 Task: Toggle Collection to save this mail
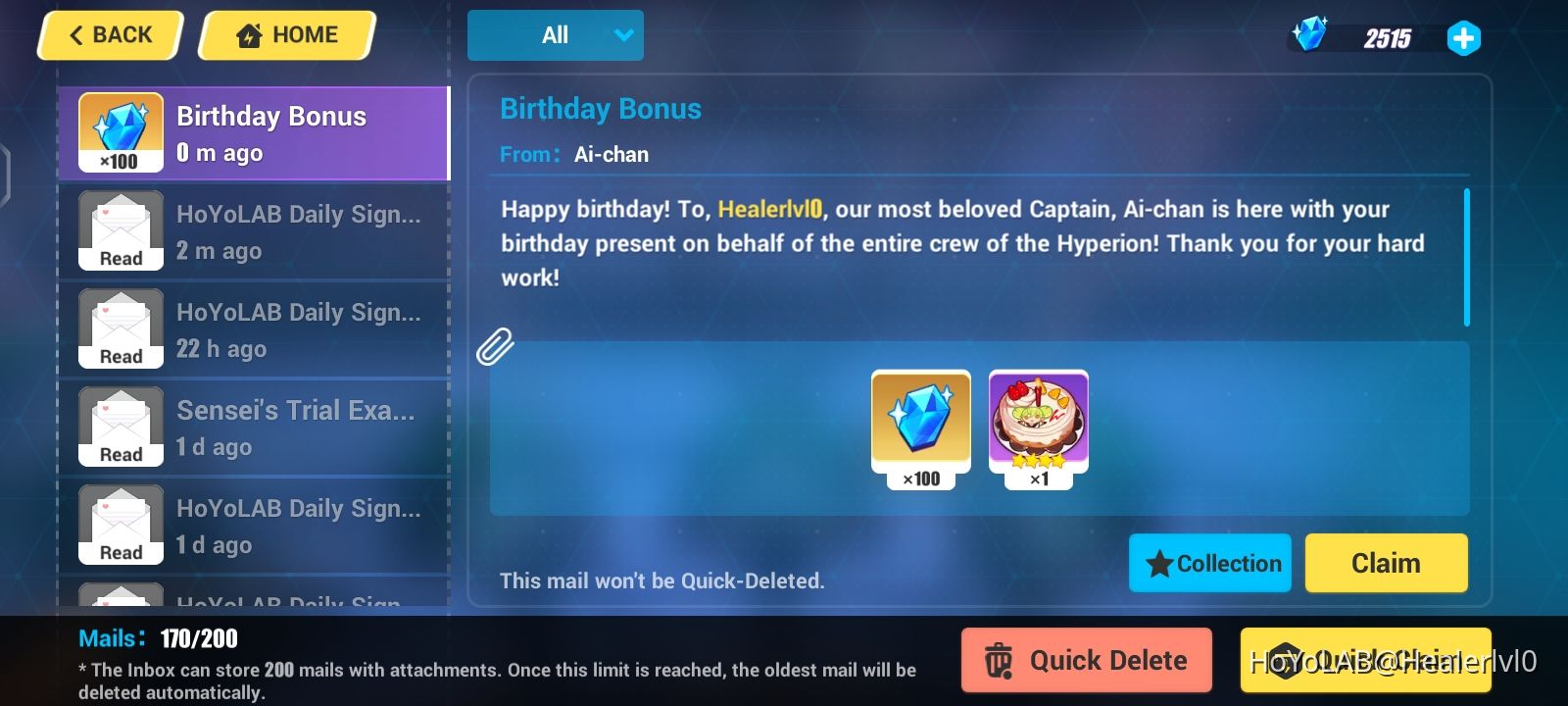(x=1209, y=563)
